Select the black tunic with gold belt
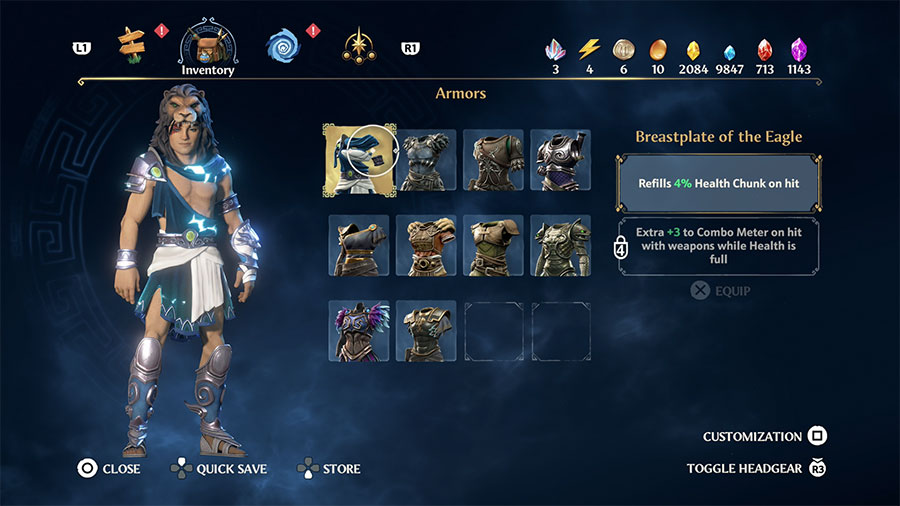The image size is (900, 506). tap(359, 245)
